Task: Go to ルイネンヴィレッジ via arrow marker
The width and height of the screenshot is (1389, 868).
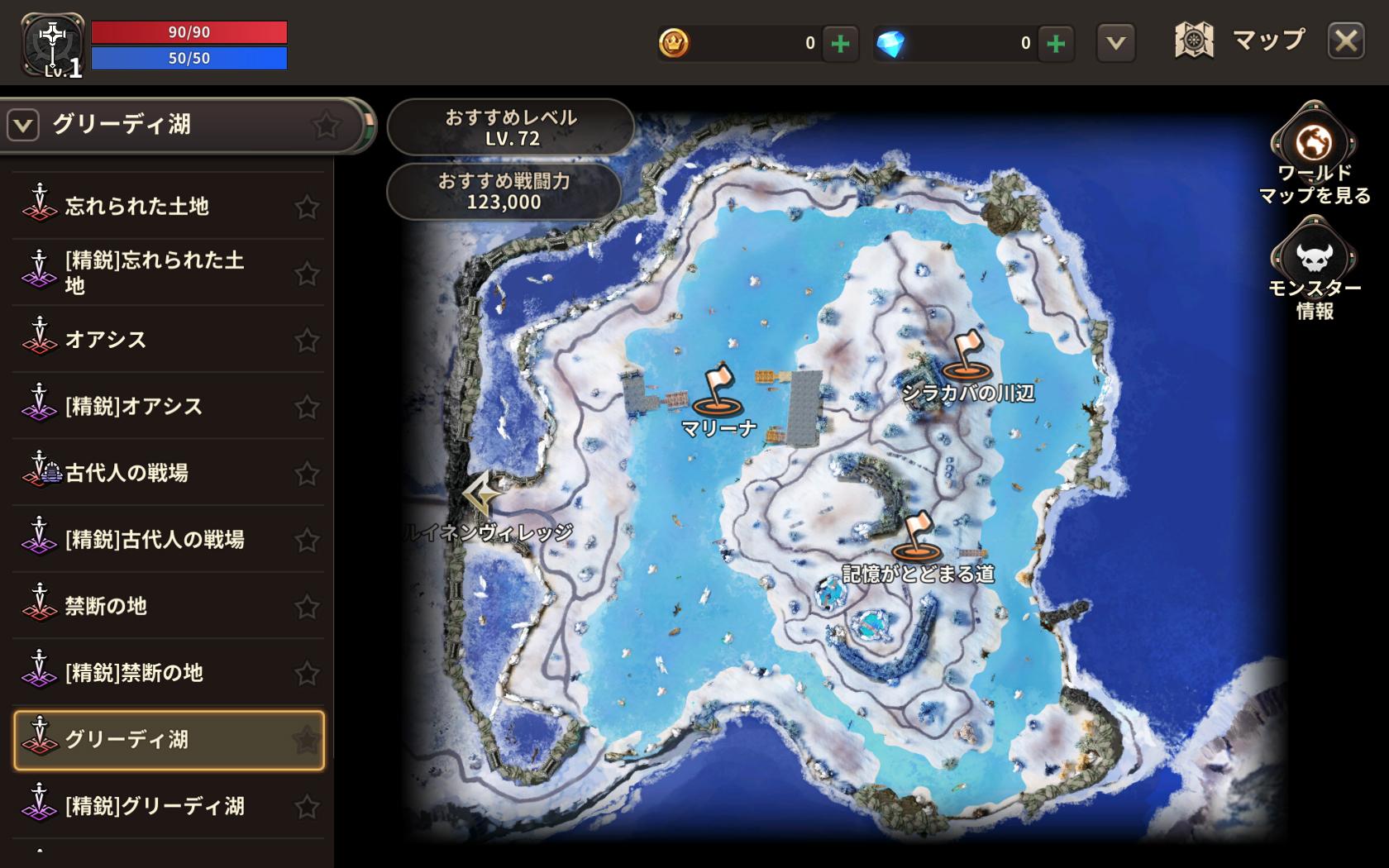Action: [x=482, y=494]
